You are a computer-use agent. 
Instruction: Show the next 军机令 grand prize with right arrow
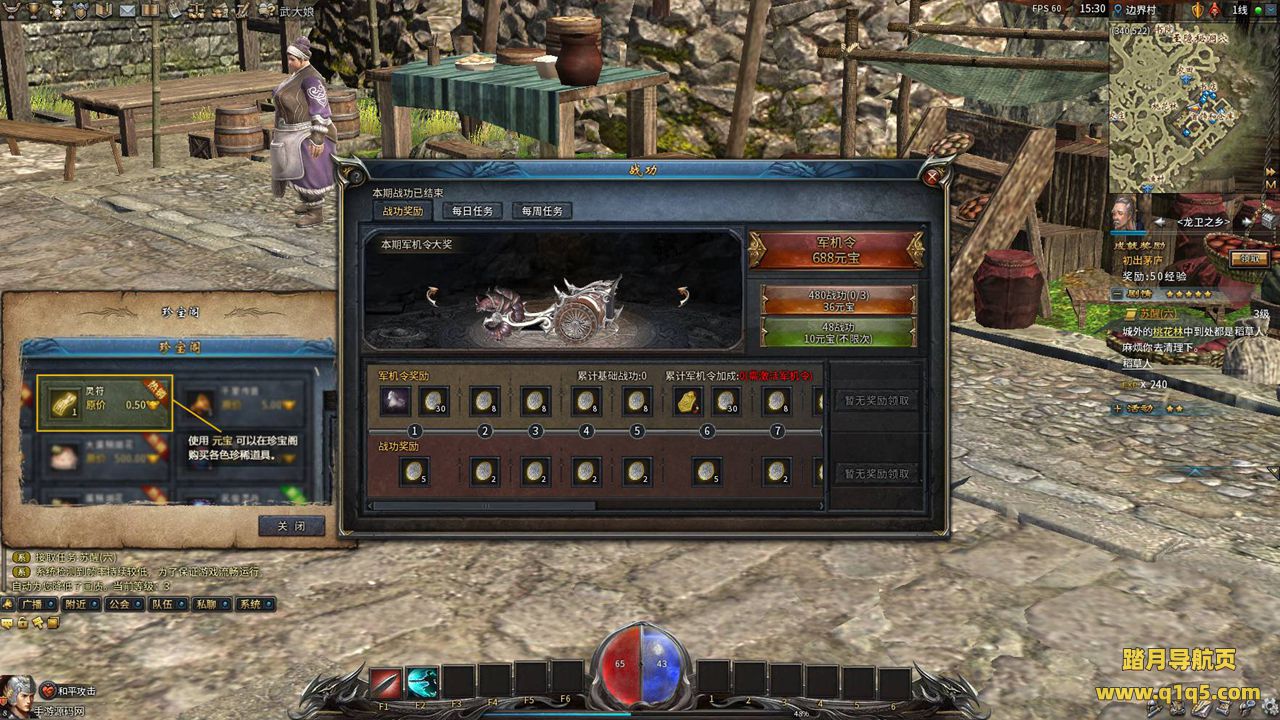point(684,295)
